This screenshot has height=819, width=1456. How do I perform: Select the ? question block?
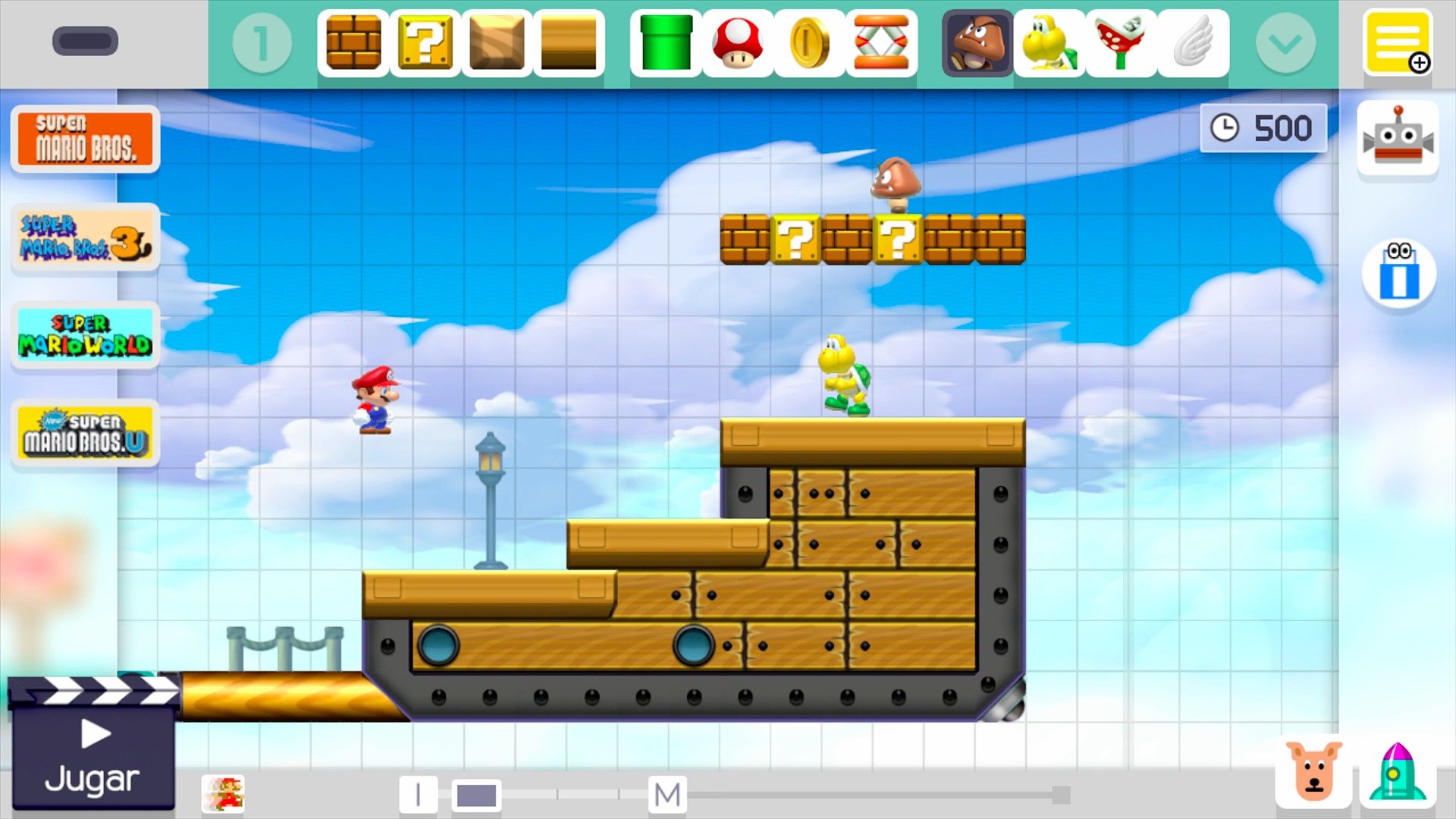(425, 43)
